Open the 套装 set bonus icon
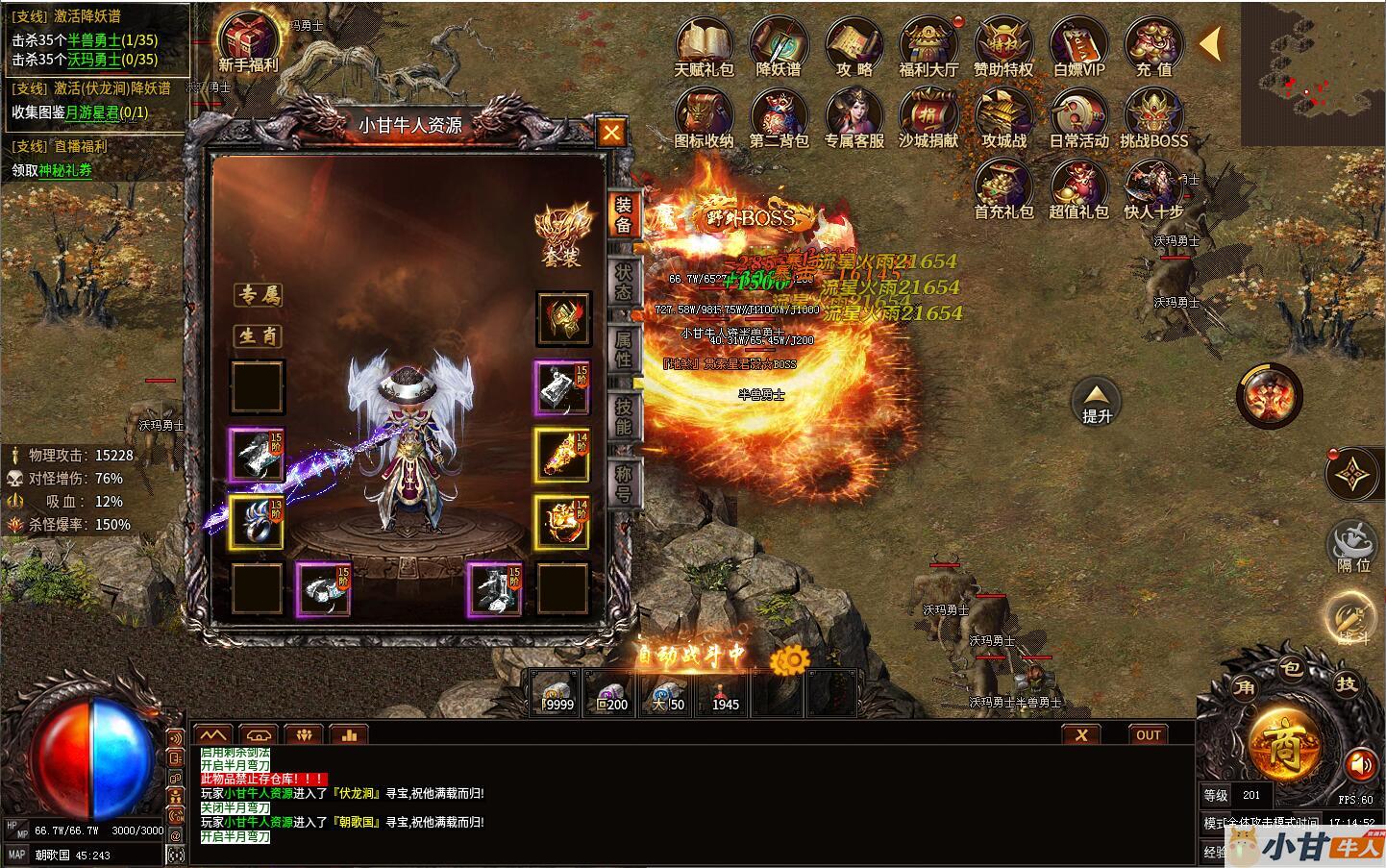 click(x=562, y=234)
